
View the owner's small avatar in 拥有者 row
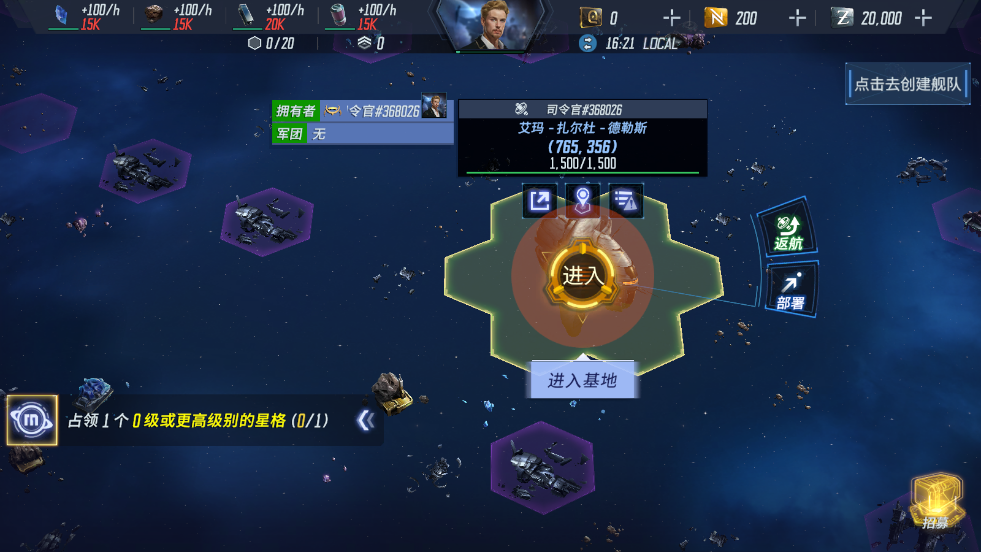click(x=434, y=109)
